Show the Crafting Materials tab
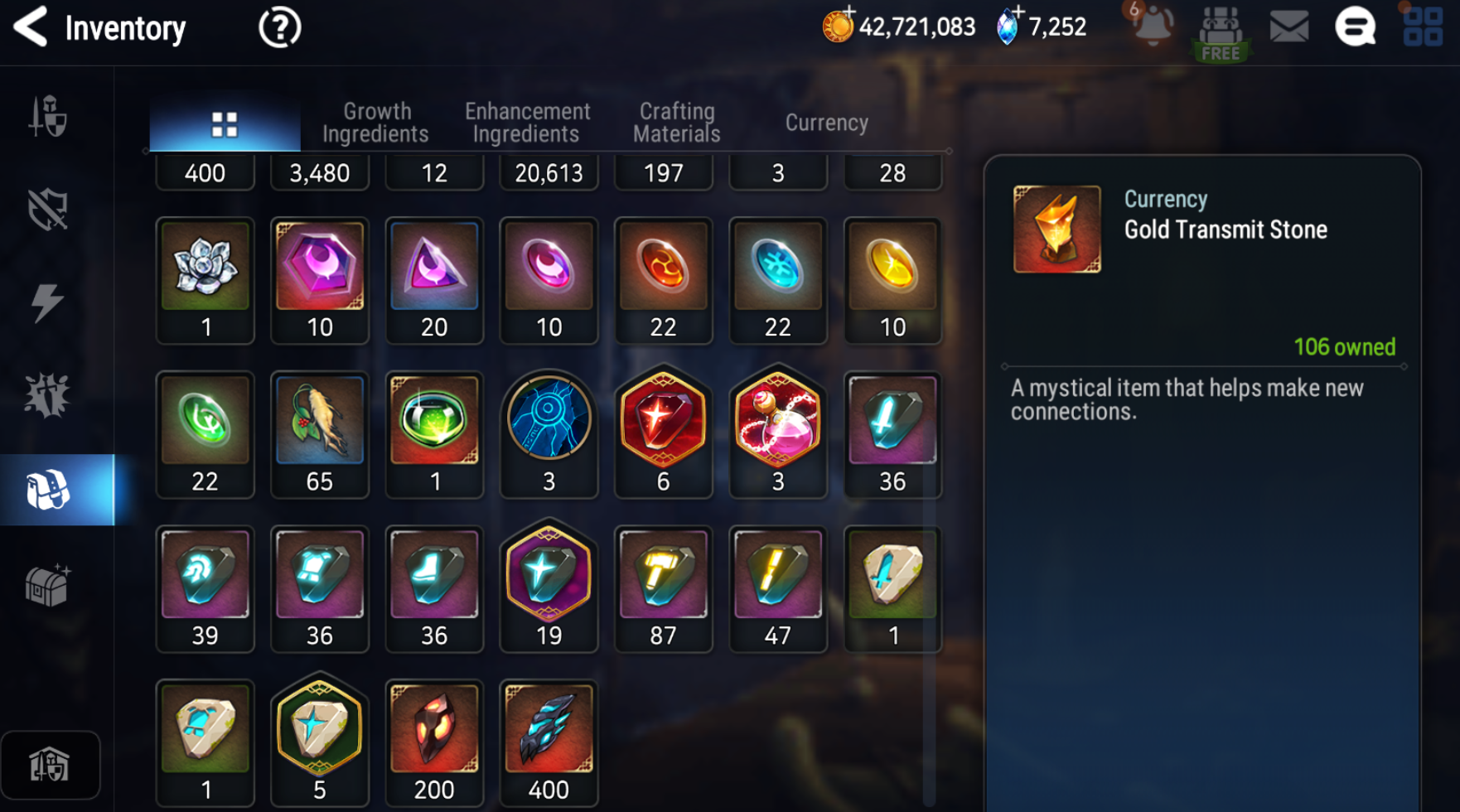The width and height of the screenshot is (1460, 812). pyautogui.click(x=676, y=123)
